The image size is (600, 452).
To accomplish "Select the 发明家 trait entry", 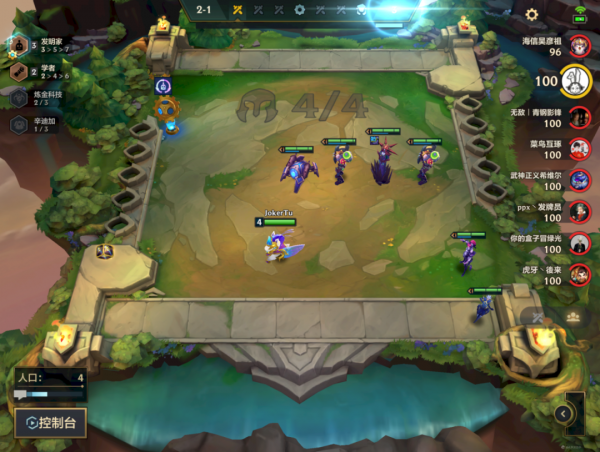I will tap(20, 46).
